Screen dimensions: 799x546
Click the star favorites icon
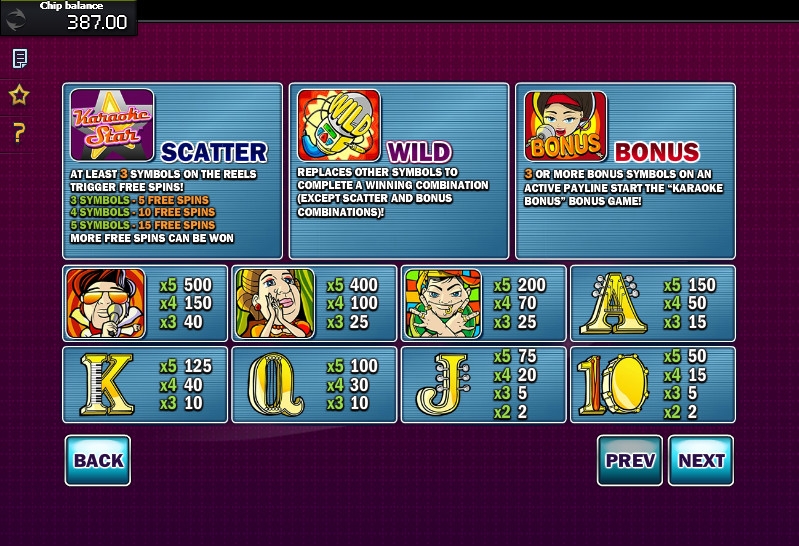[x=19, y=95]
